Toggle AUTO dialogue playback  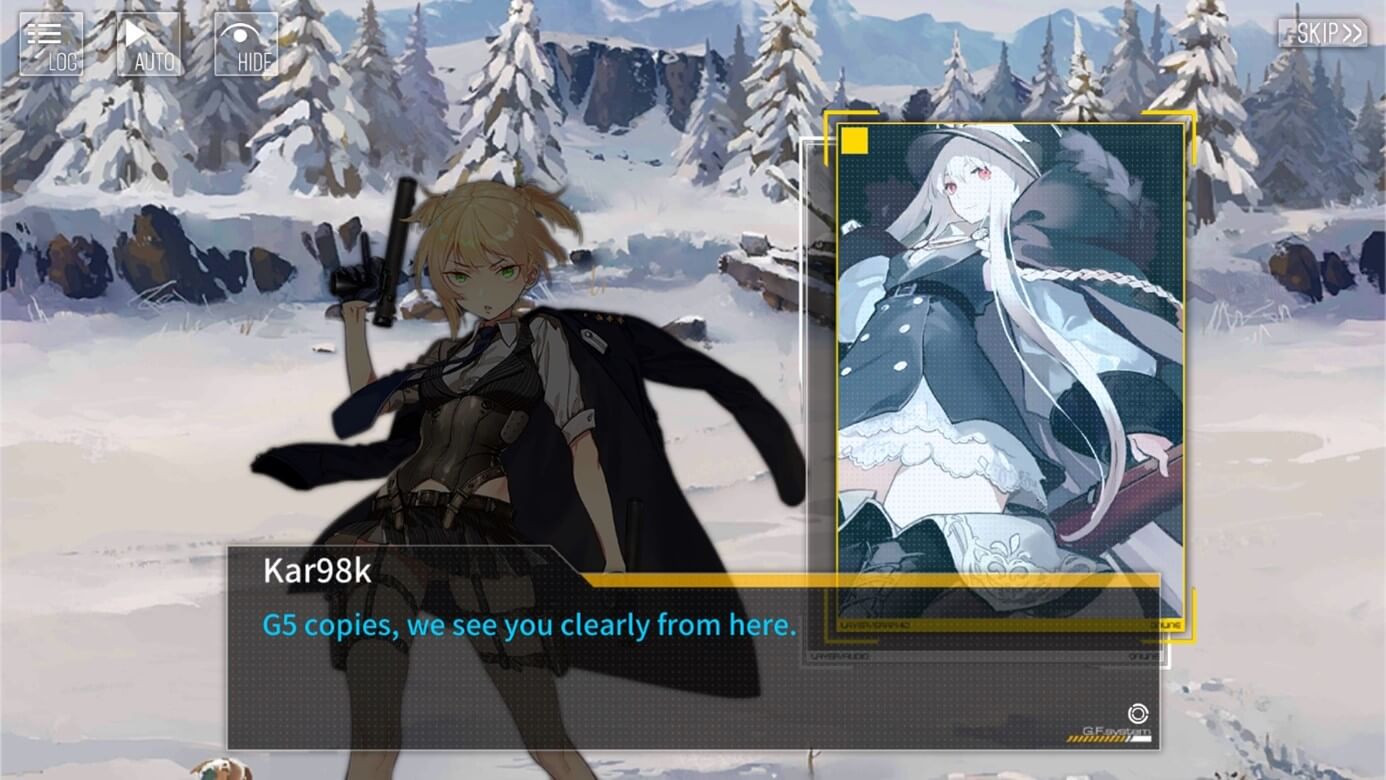tap(149, 44)
